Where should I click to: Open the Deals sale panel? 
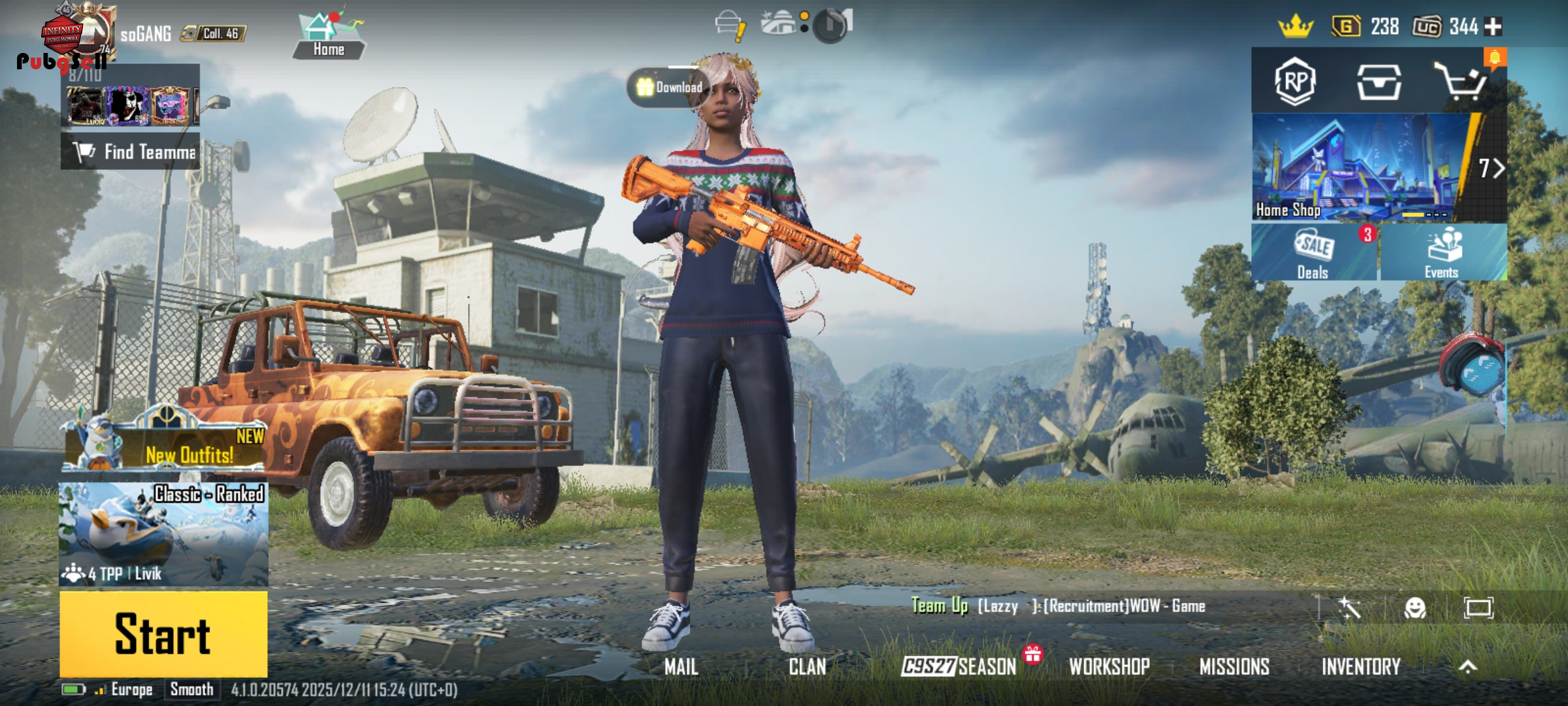[1313, 253]
